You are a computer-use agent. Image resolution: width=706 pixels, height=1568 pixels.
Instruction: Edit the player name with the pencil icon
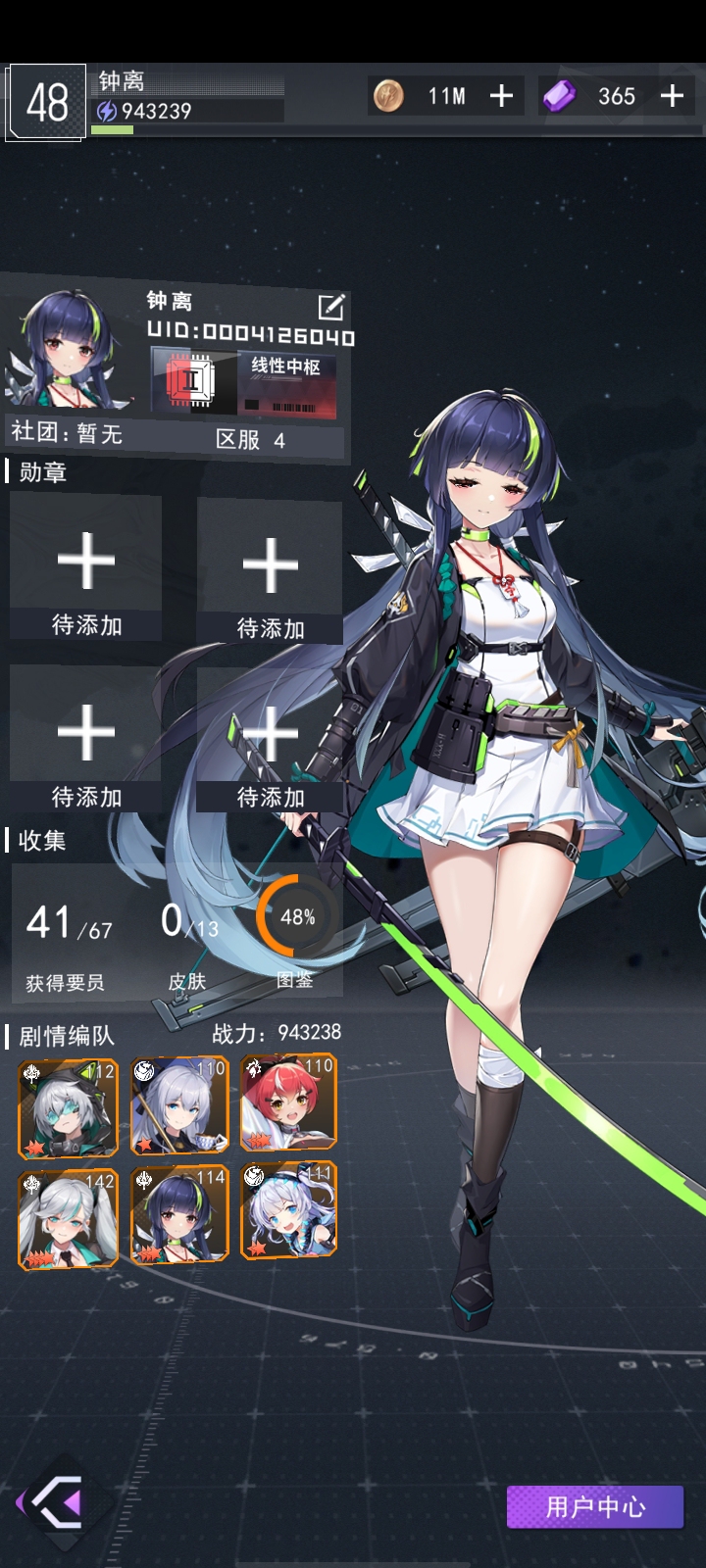pos(331,307)
